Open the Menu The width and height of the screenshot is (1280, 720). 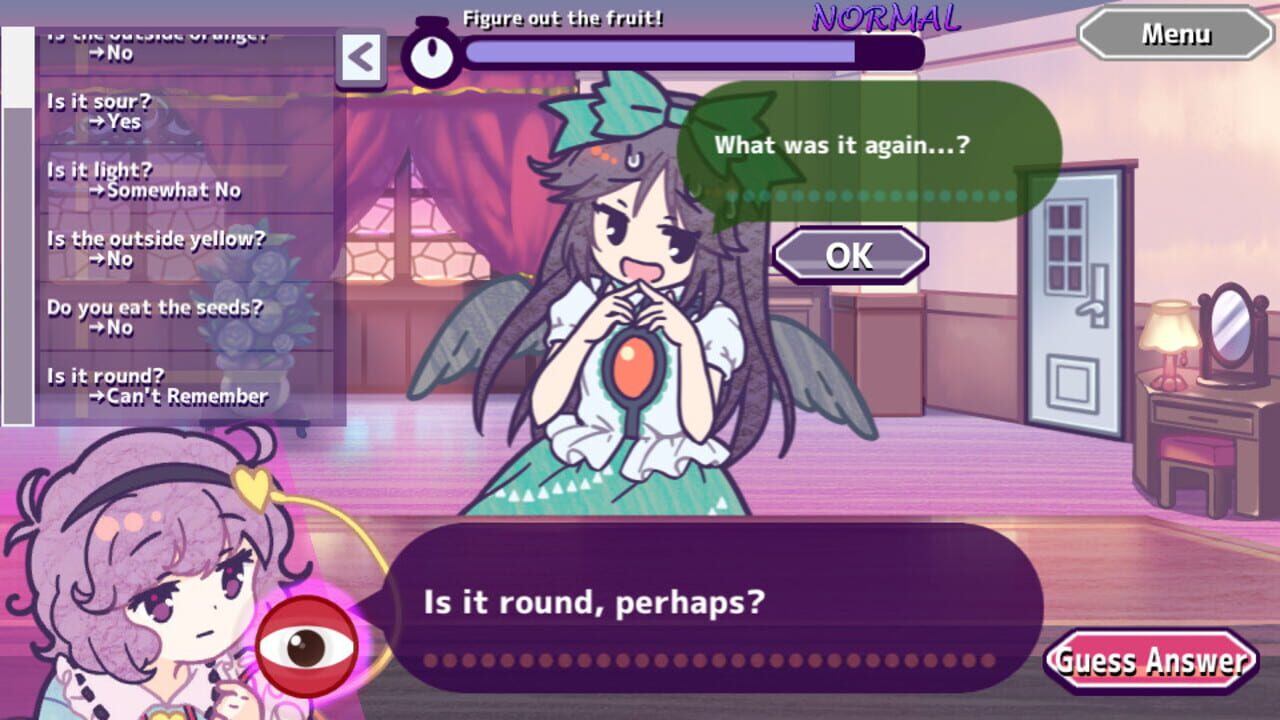(x=1176, y=33)
